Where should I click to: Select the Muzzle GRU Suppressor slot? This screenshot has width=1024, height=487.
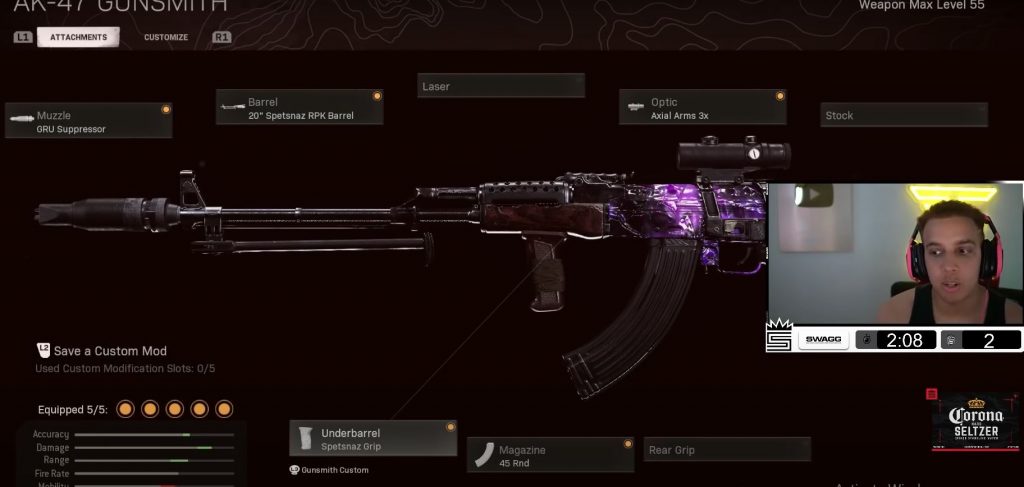(89, 121)
